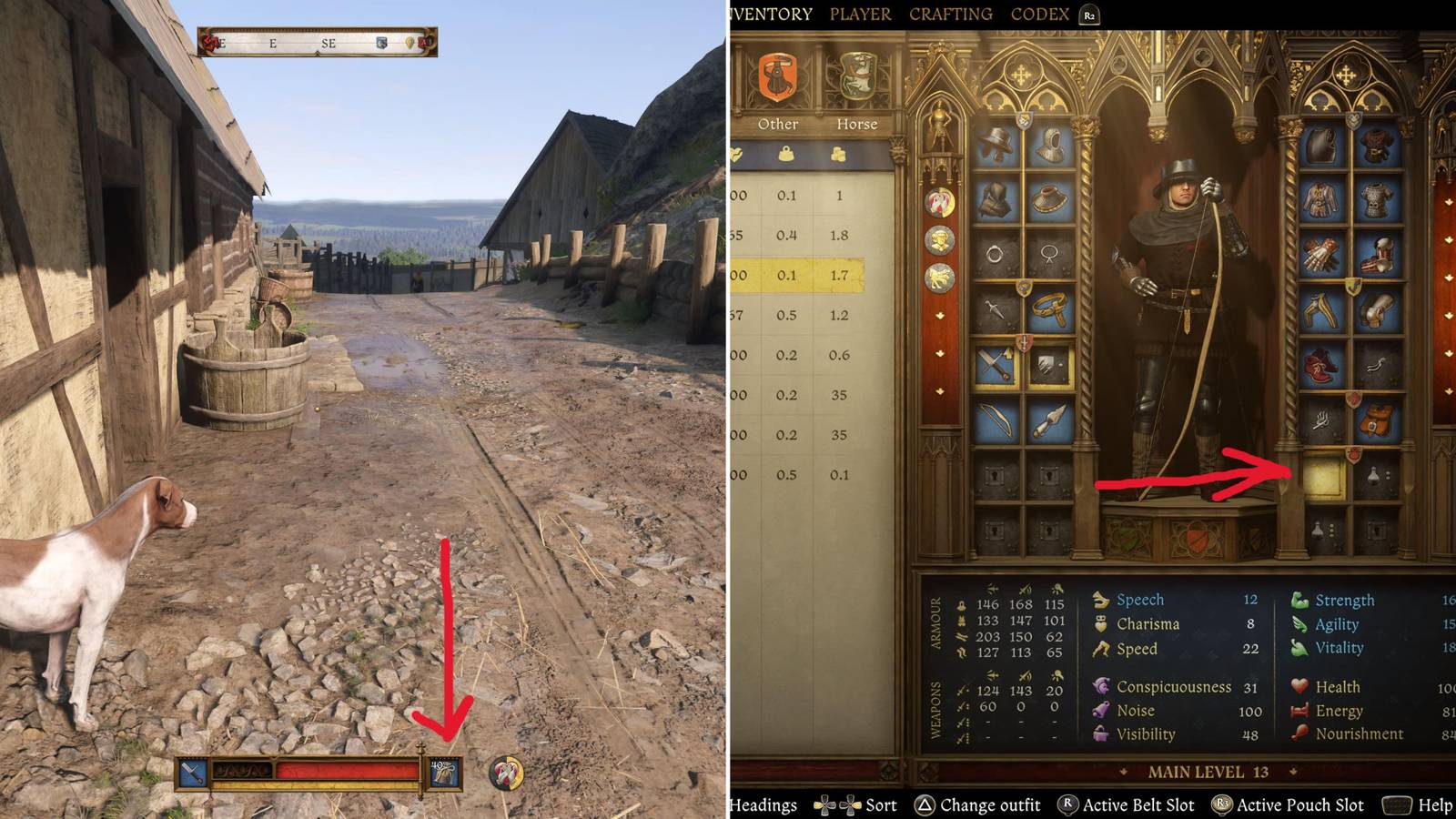Image resolution: width=1456 pixels, height=819 pixels.
Task: Click the chainmail armor slot
Action: pyautogui.click(x=1376, y=200)
